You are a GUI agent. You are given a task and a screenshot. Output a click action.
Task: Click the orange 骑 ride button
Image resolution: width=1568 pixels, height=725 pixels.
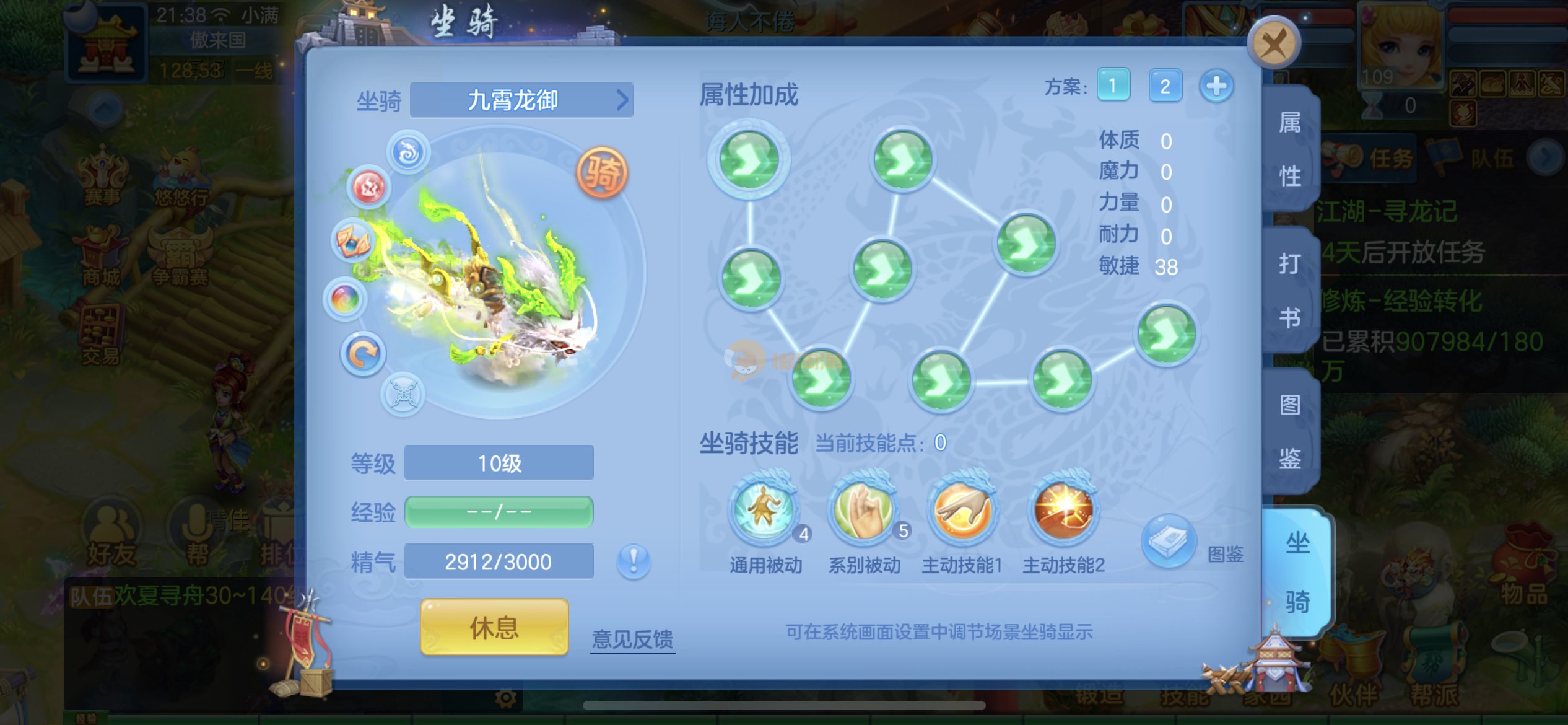tap(601, 172)
